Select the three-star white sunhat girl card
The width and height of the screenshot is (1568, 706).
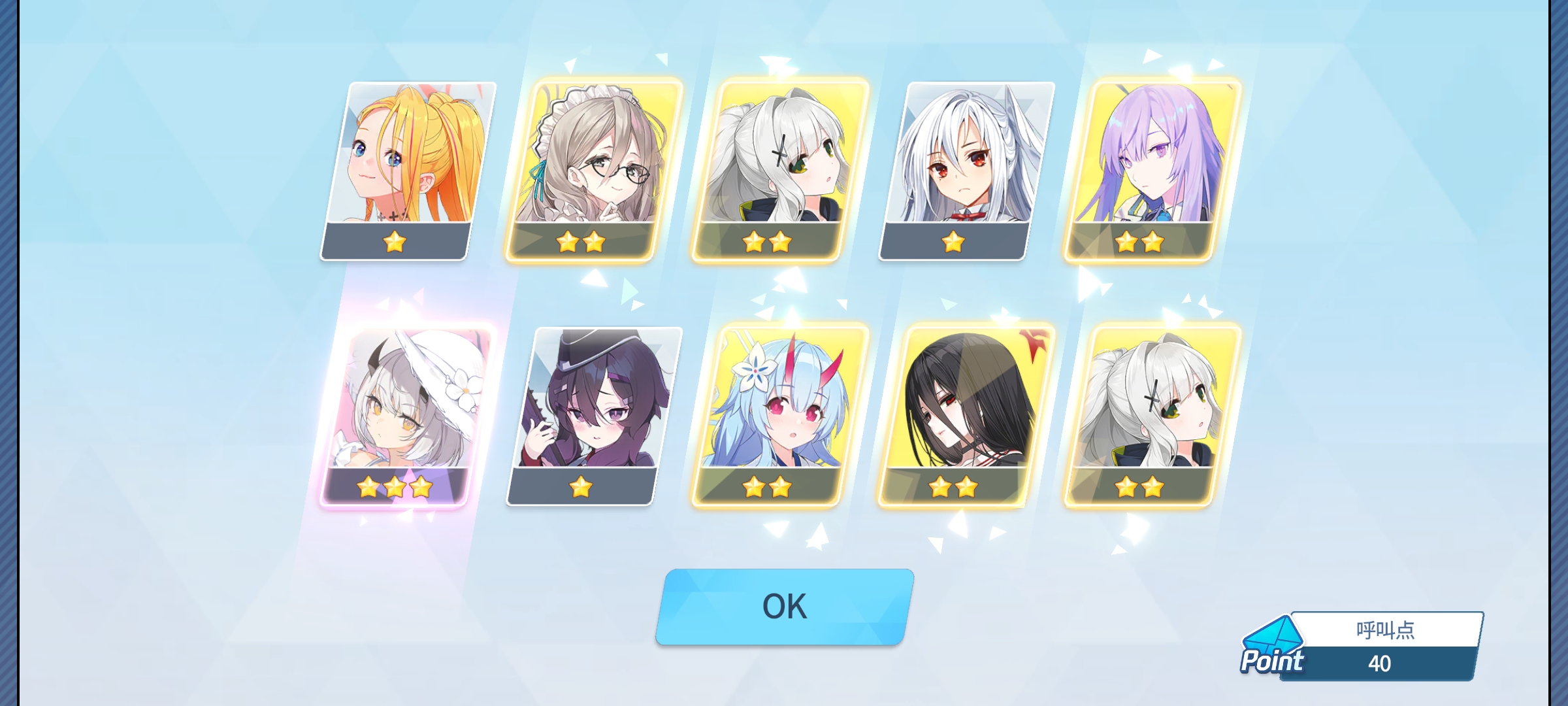pos(406,416)
